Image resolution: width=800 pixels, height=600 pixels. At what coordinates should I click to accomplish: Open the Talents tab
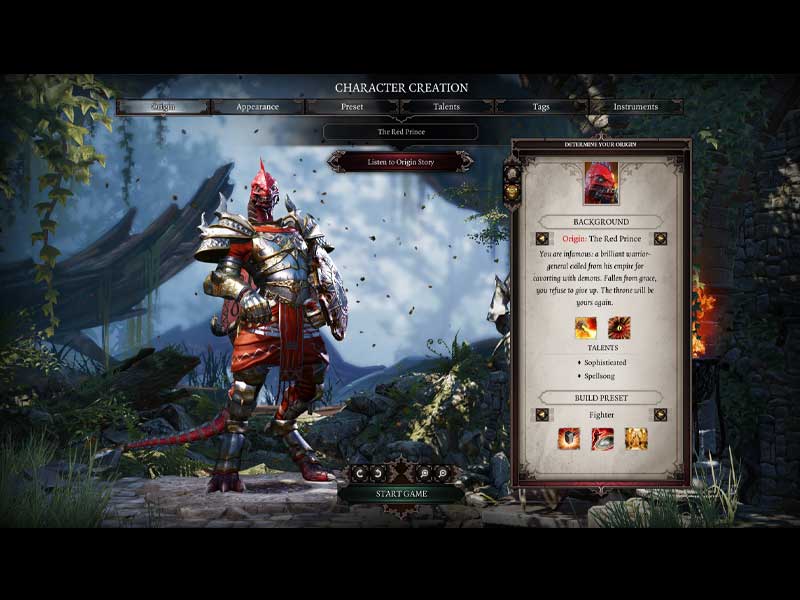click(x=446, y=107)
